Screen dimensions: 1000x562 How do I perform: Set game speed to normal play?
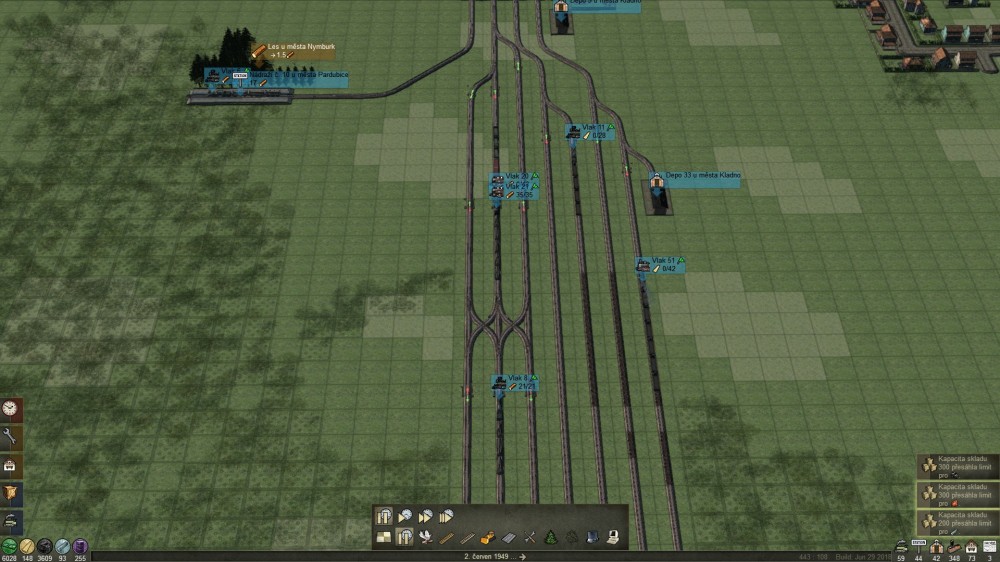pyautogui.click(x=405, y=516)
